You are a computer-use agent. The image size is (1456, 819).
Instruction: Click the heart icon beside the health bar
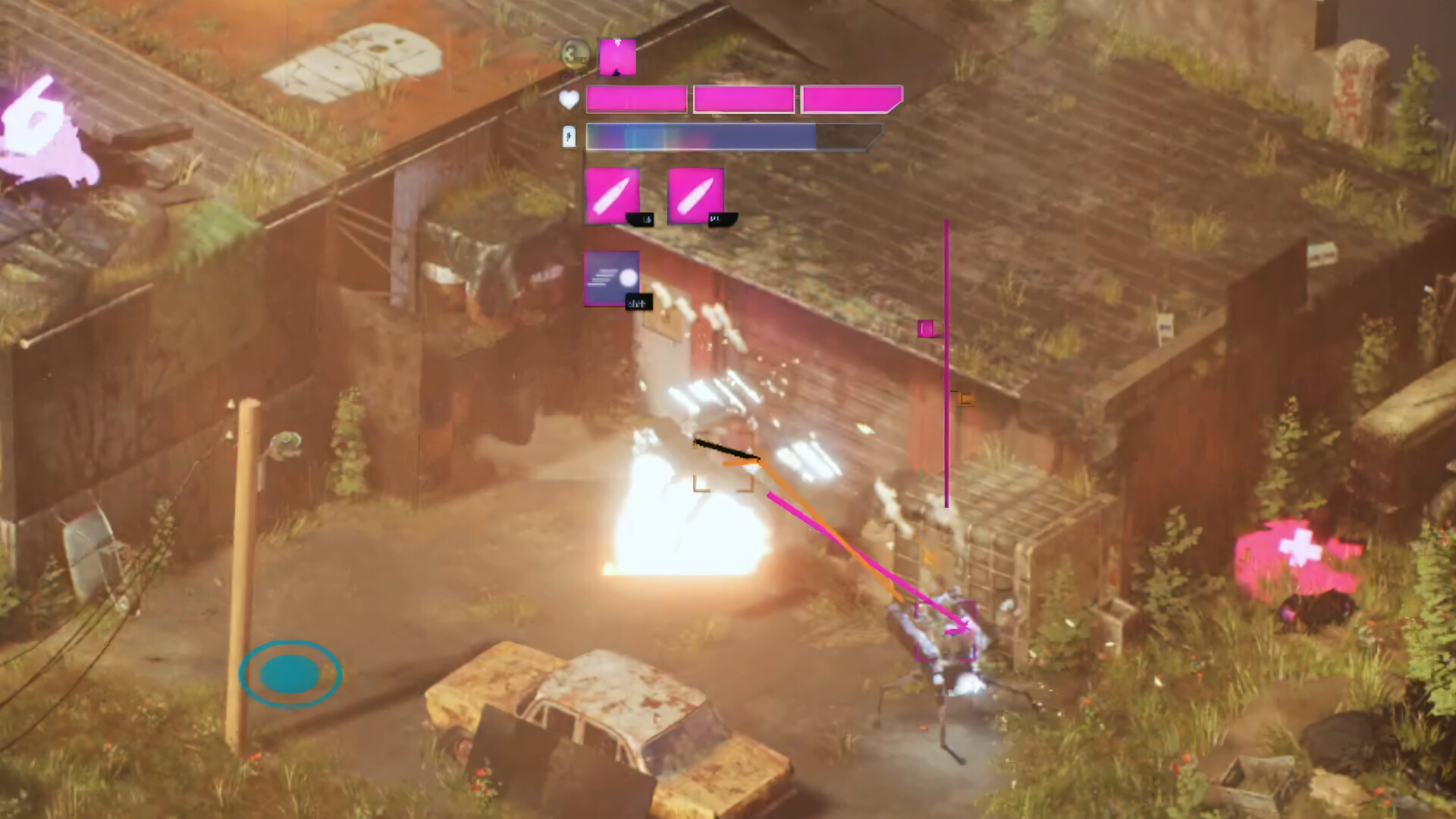point(569,99)
